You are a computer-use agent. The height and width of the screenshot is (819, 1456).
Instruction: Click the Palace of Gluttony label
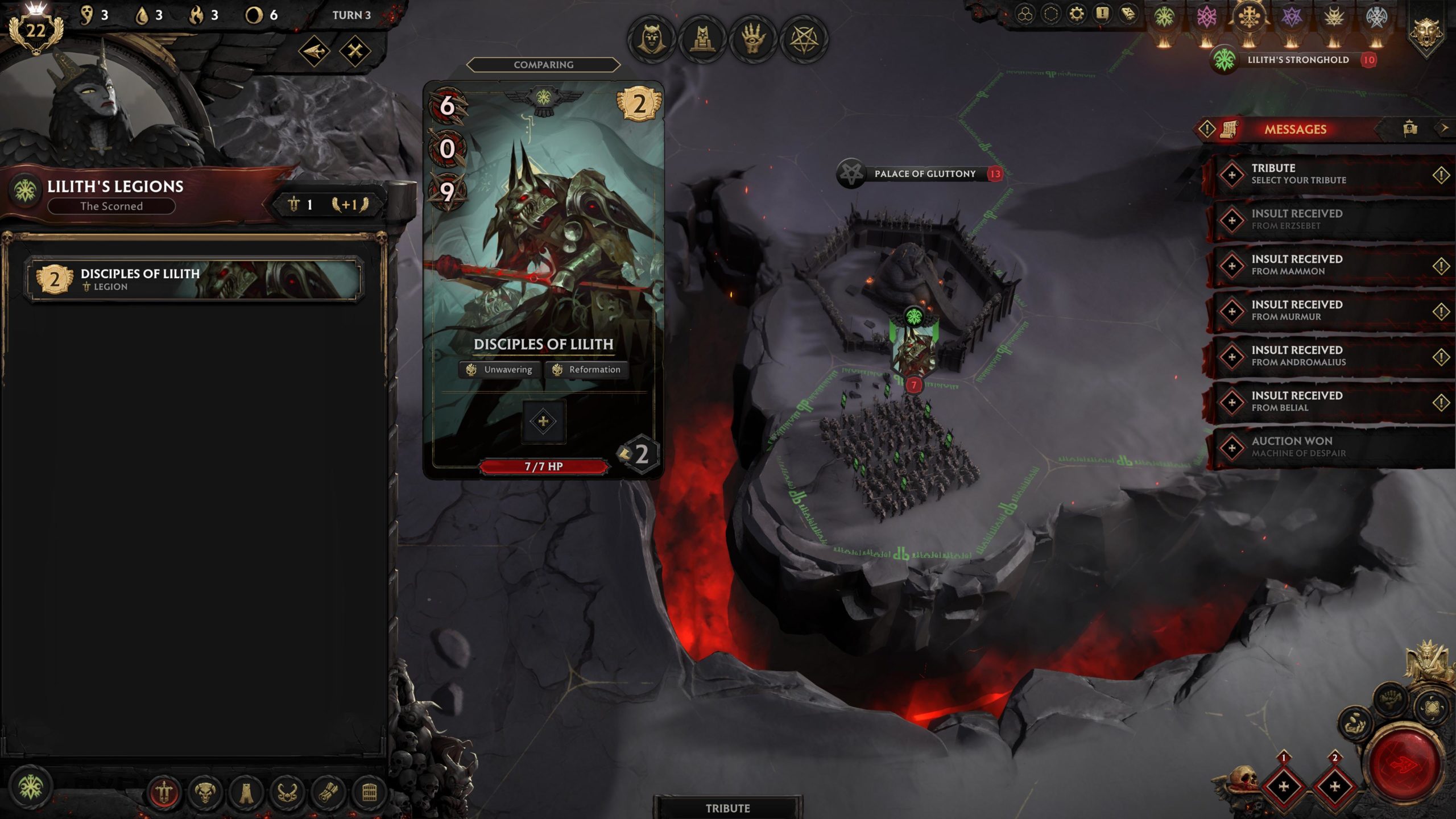[924, 173]
